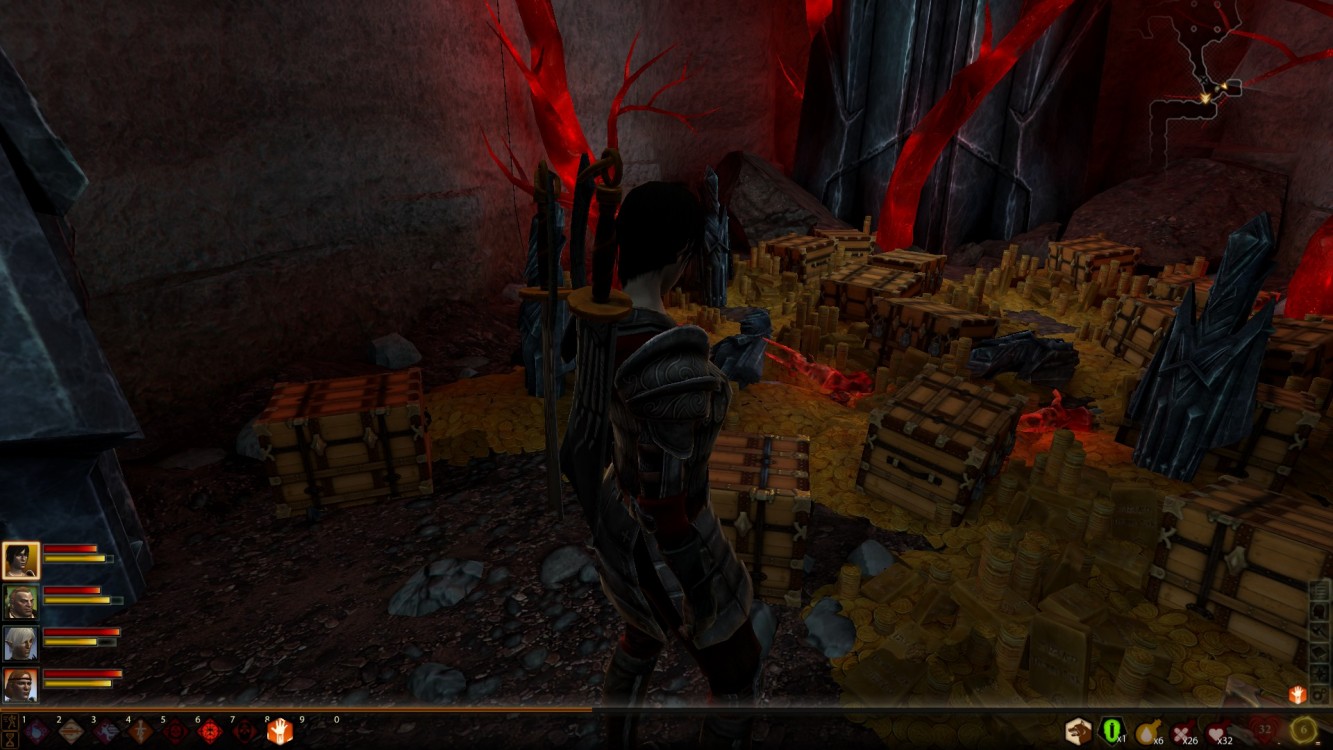Select Hawke's highlighted party portrait

[x=21, y=560]
